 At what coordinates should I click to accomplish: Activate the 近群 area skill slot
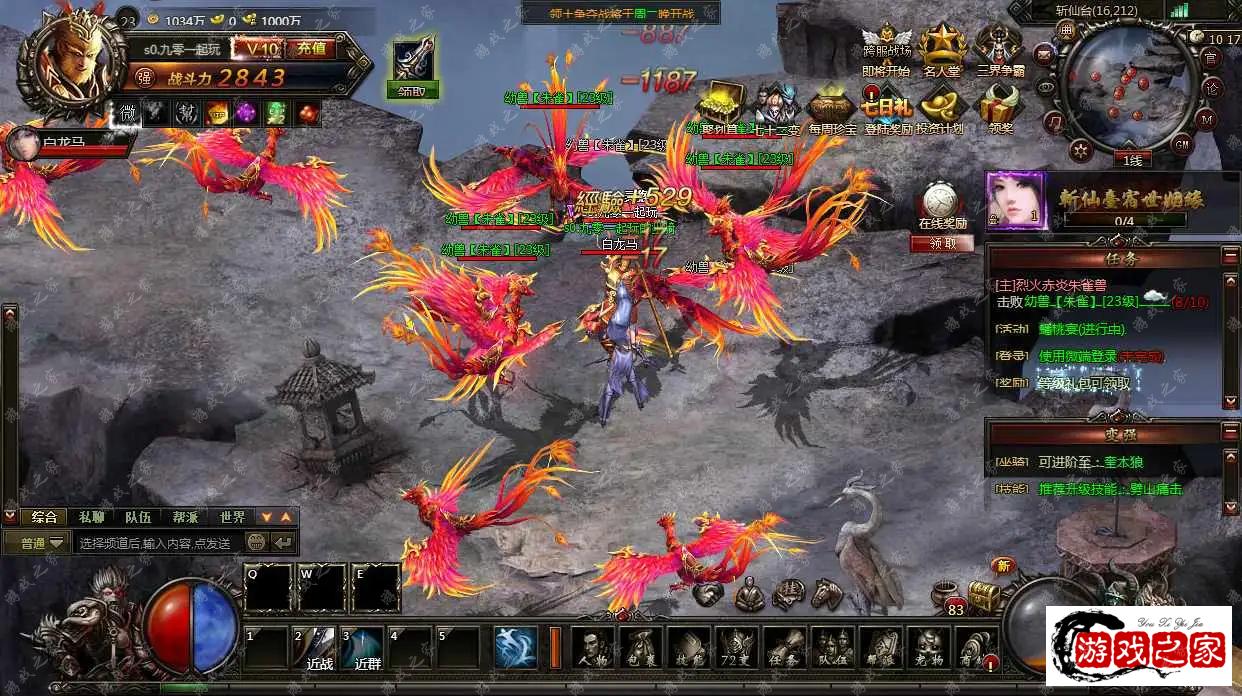(x=366, y=647)
